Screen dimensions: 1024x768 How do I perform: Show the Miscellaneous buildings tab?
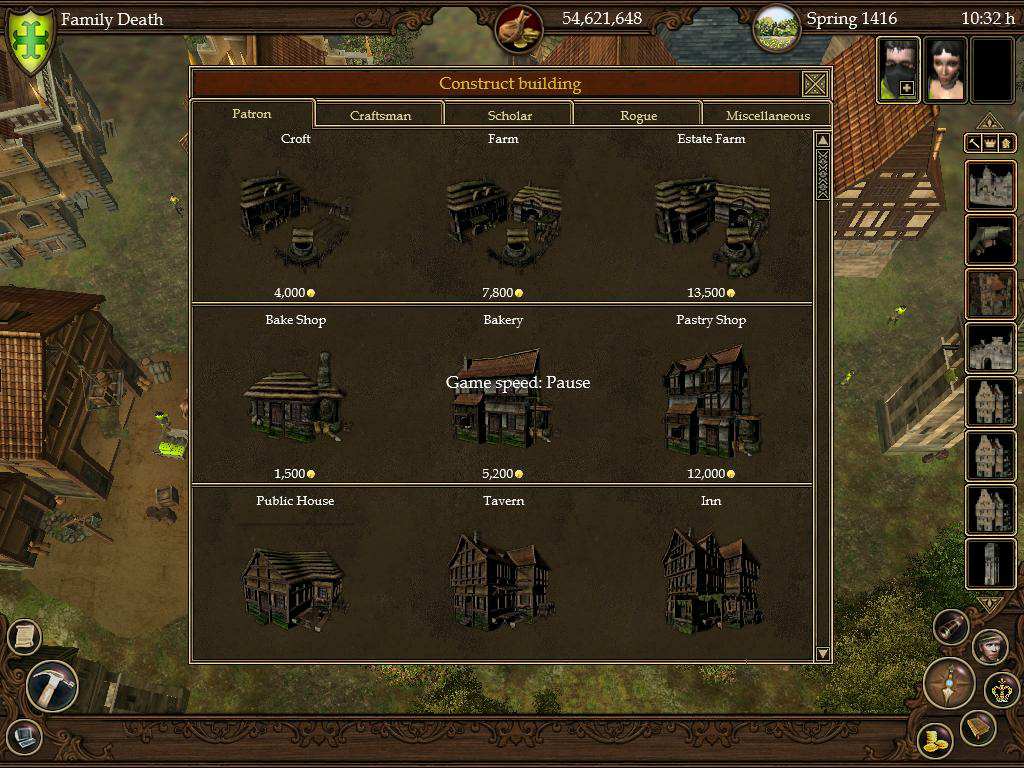767,115
